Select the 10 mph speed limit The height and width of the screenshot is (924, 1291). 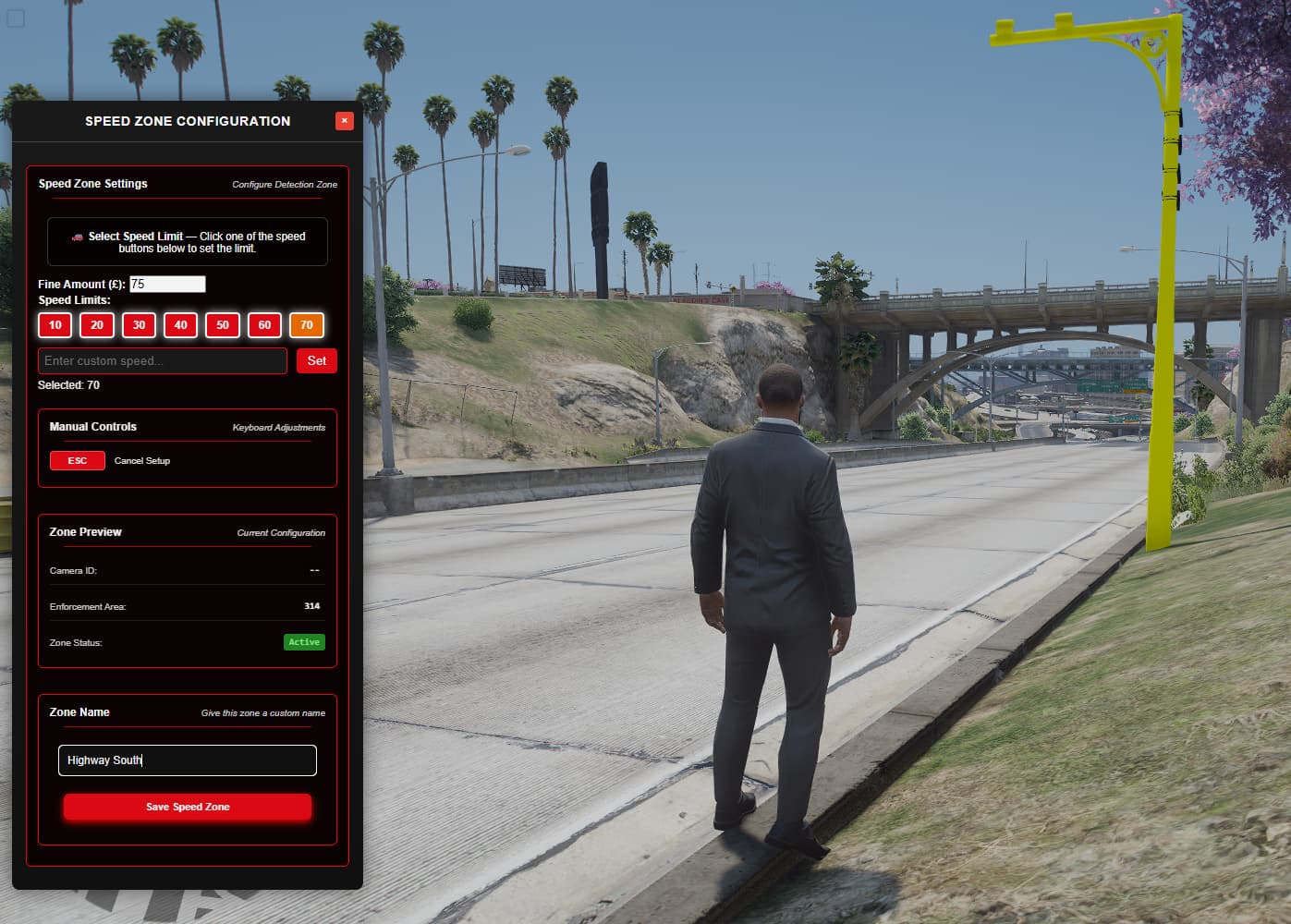coord(55,325)
